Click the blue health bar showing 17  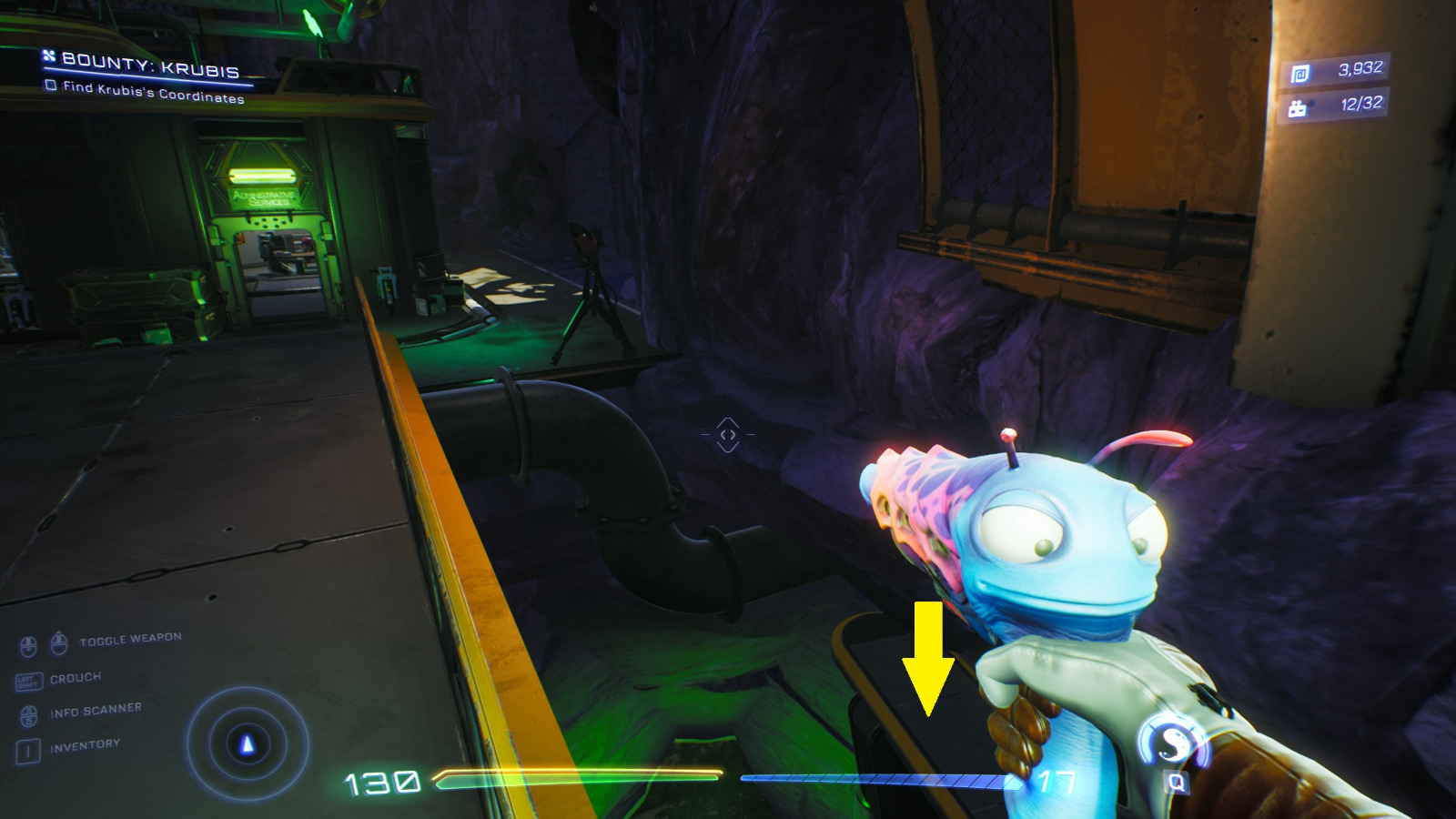pos(878,780)
